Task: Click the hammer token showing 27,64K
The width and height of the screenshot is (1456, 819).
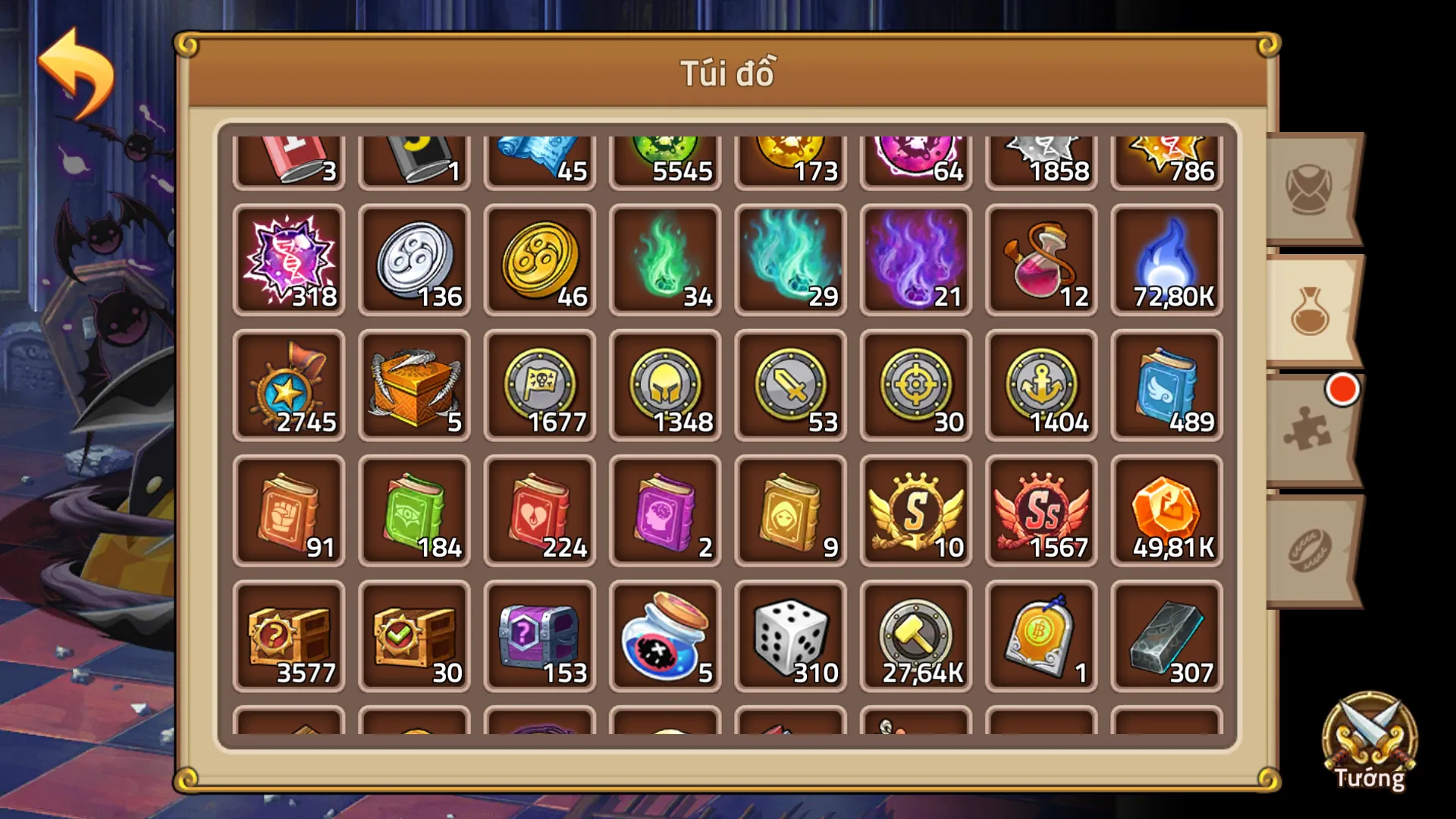Action: [x=915, y=637]
